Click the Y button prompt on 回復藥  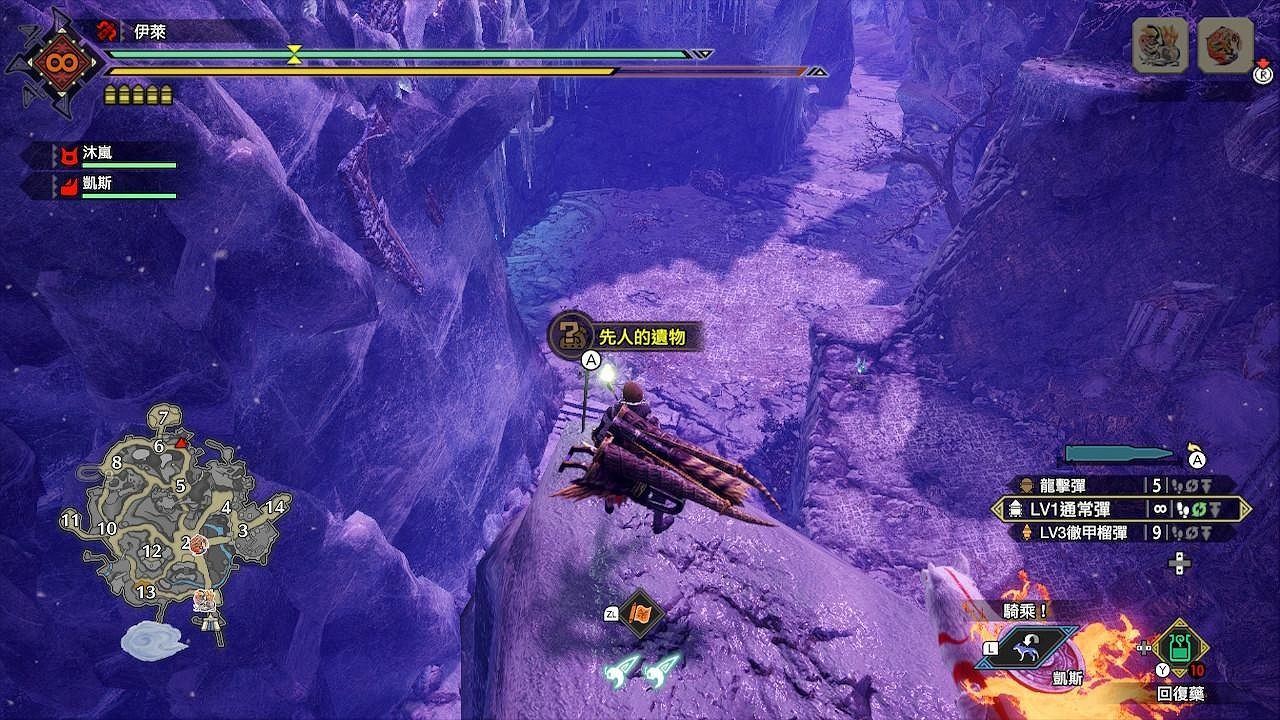(1162, 670)
